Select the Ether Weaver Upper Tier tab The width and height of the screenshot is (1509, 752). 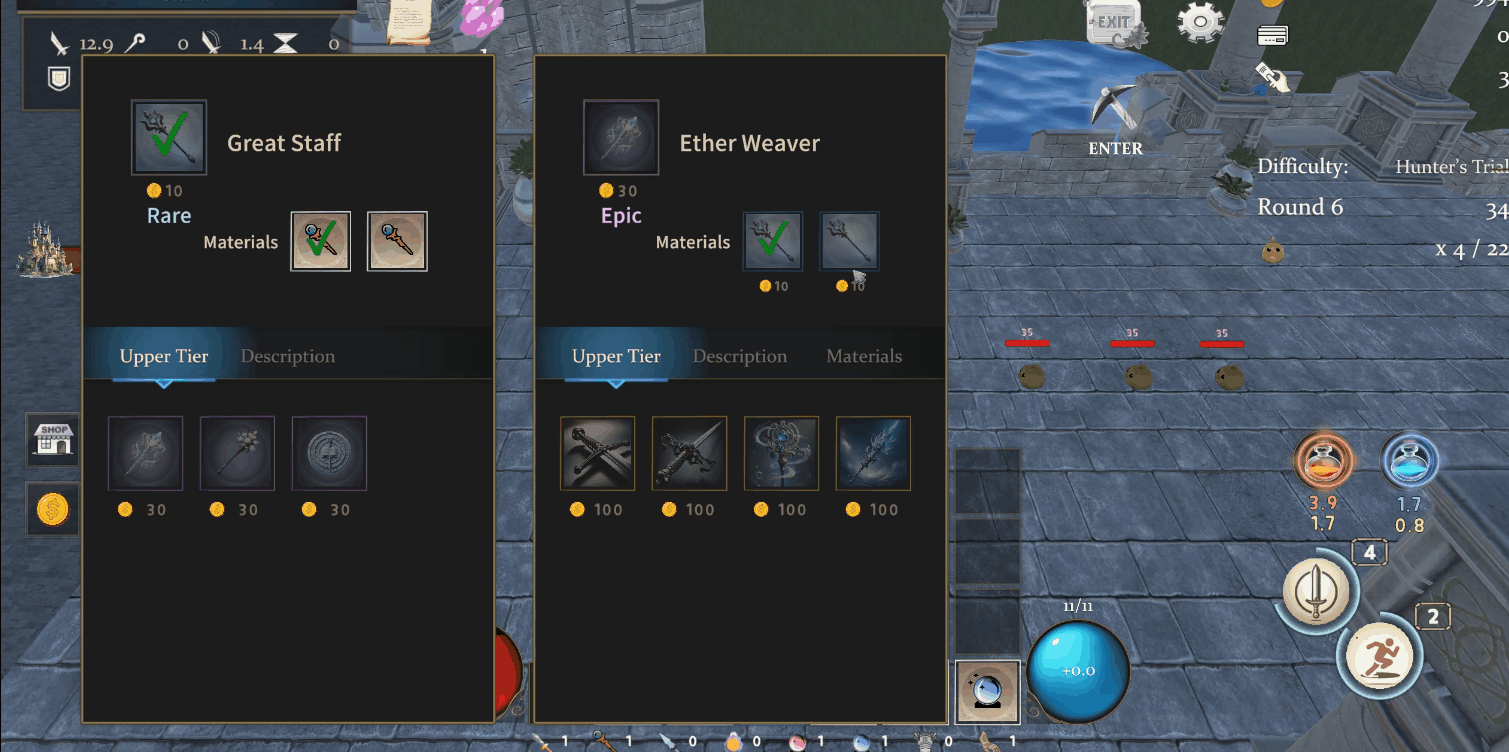point(616,356)
